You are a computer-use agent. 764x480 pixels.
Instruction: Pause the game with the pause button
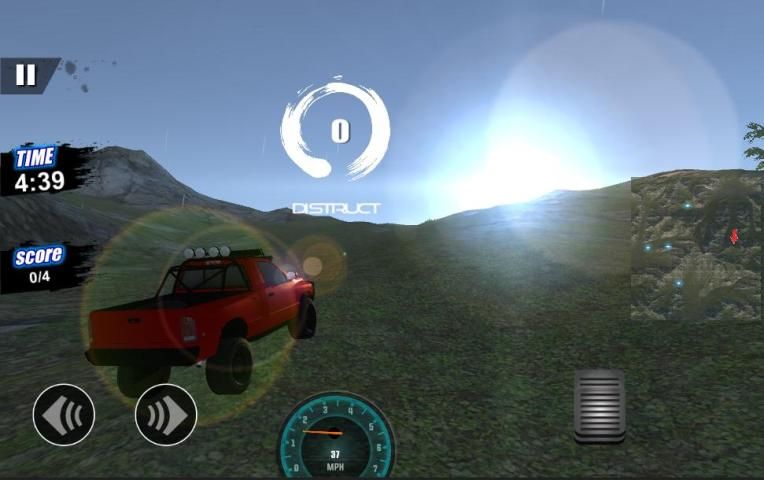tap(25, 75)
